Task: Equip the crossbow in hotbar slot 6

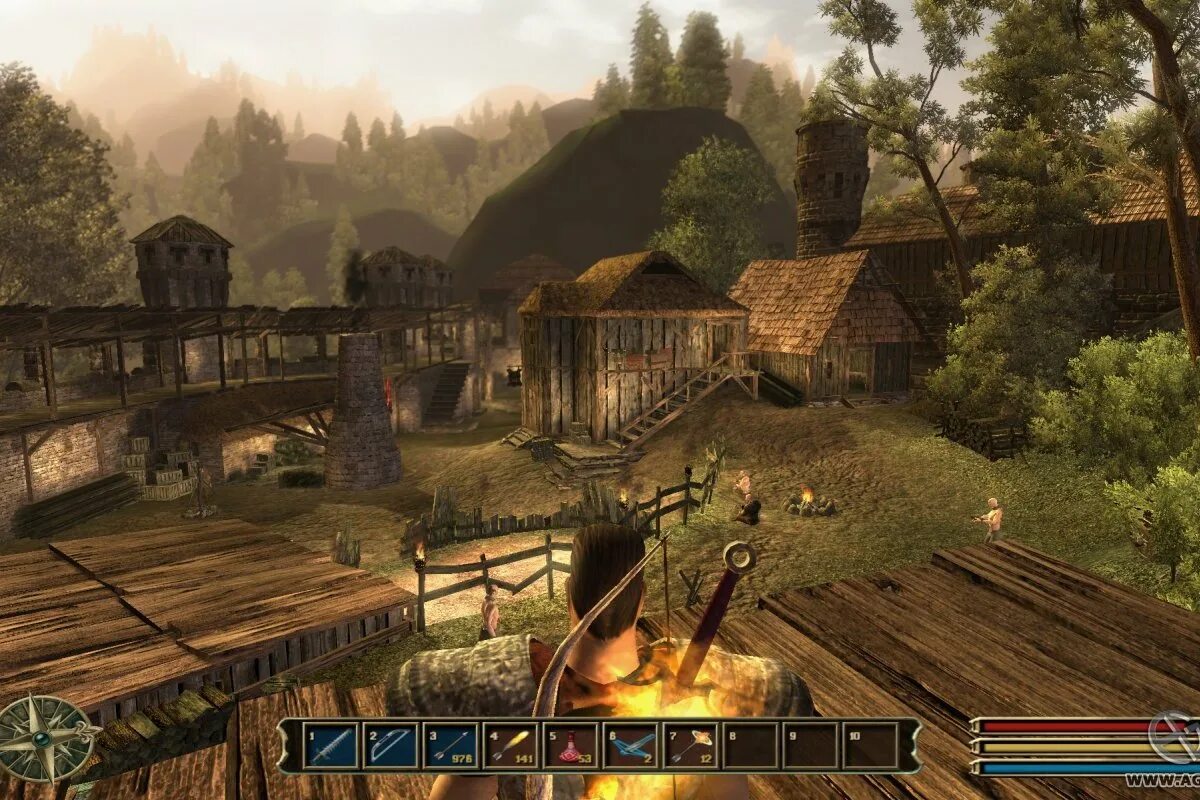Action: coord(631,746)
